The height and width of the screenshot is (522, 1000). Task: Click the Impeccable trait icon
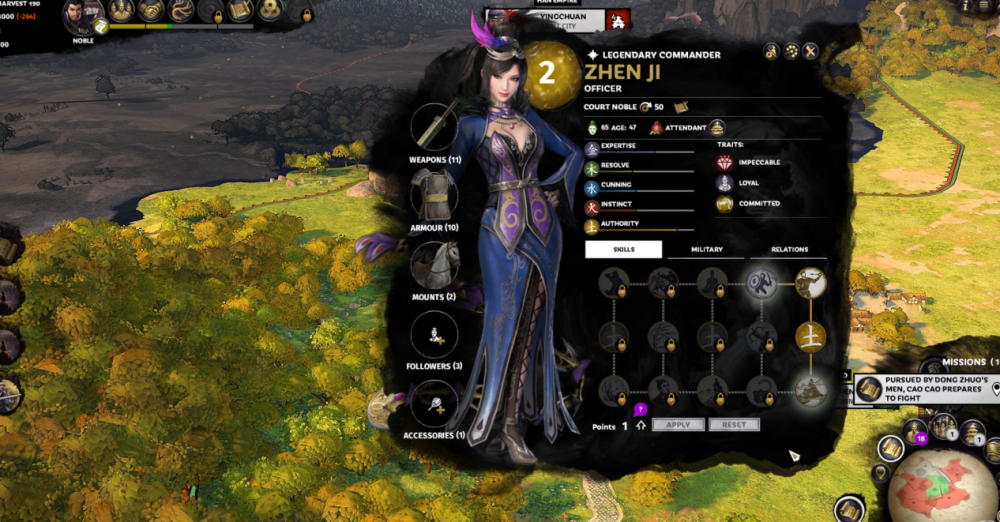[x=725, y=162]
